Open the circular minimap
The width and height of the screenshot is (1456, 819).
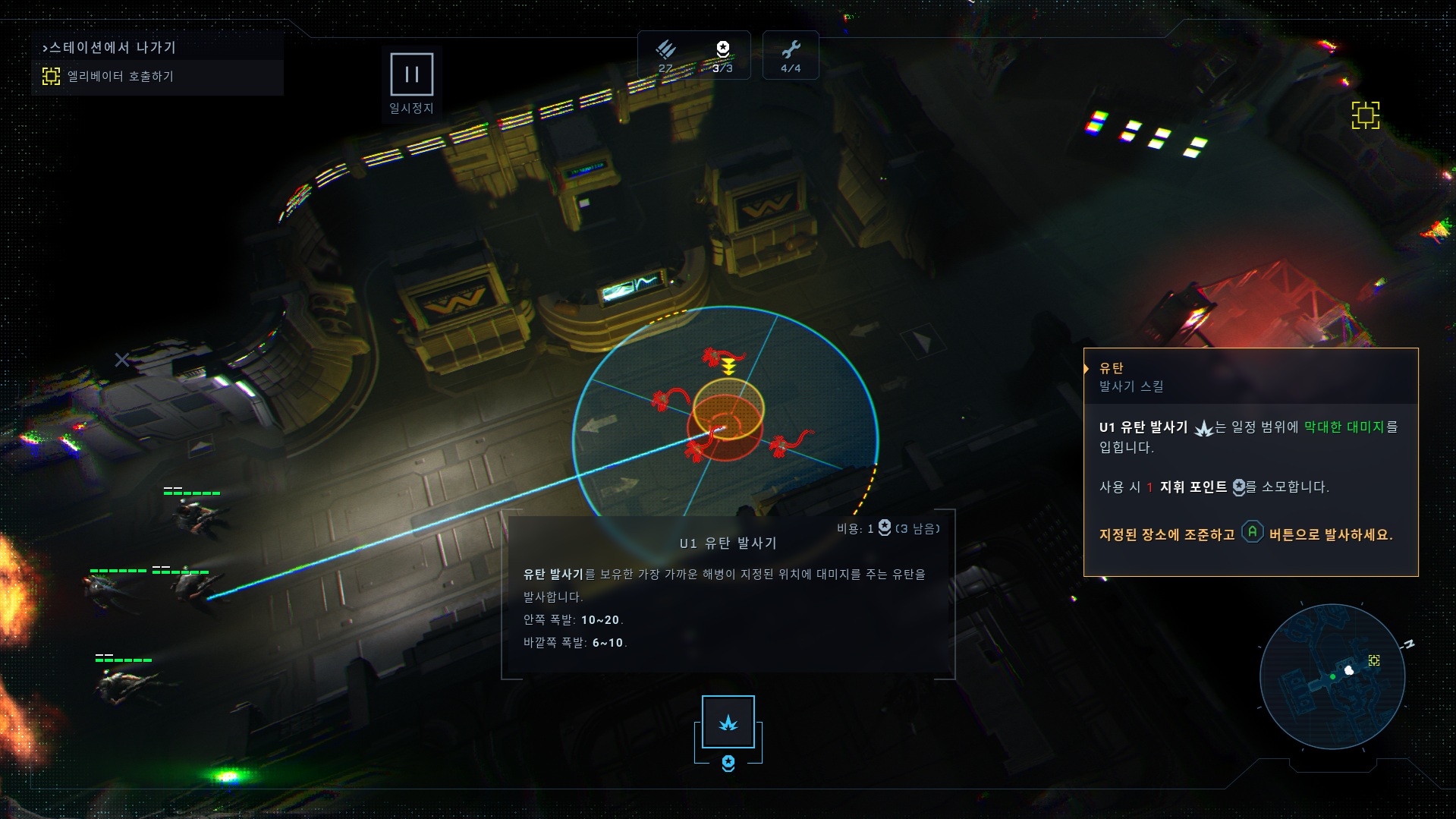pyautogui.click(x=1332, y=676)
